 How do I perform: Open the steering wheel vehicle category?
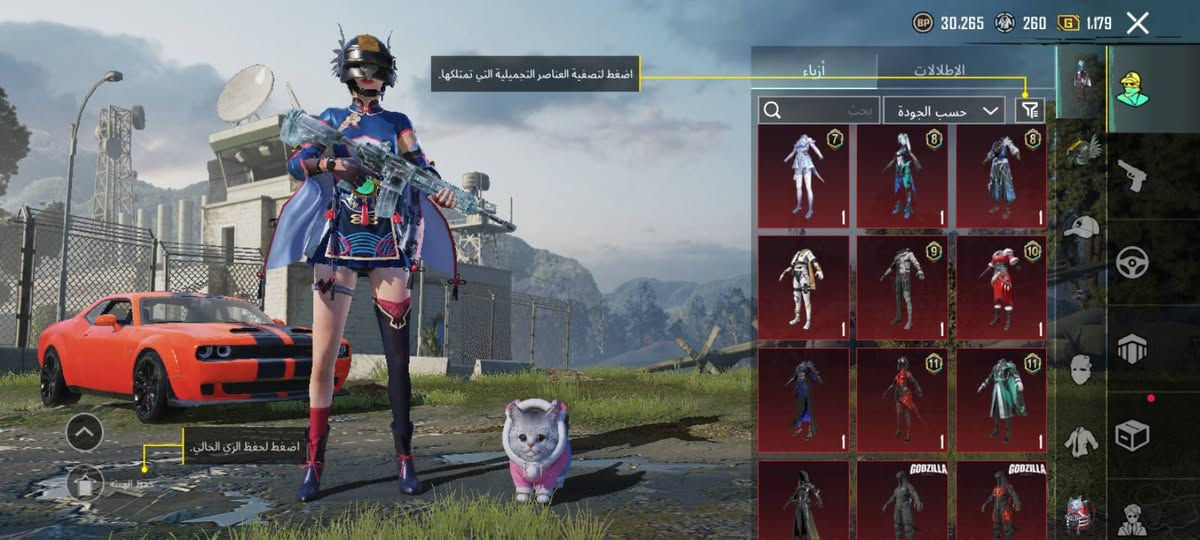tap(1132, 262)
